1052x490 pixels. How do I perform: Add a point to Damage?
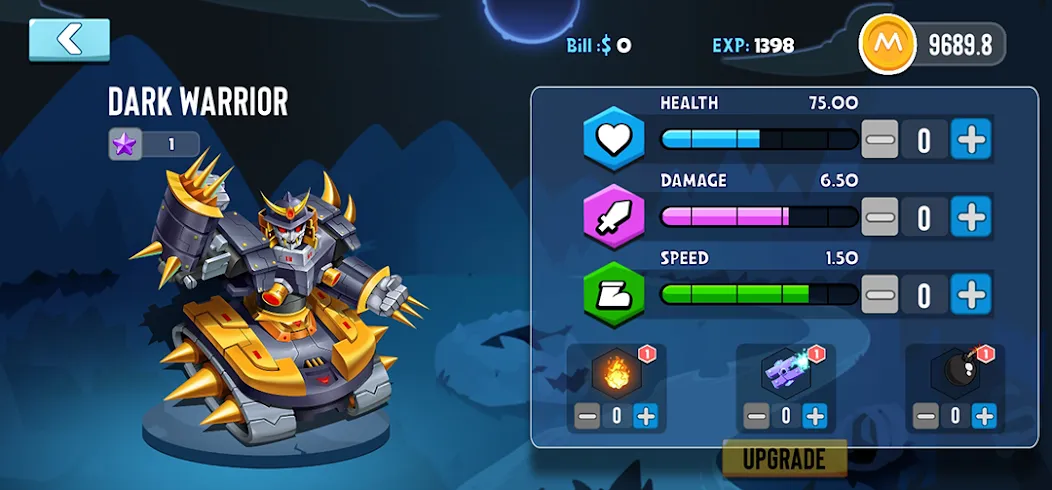(970, 217)
